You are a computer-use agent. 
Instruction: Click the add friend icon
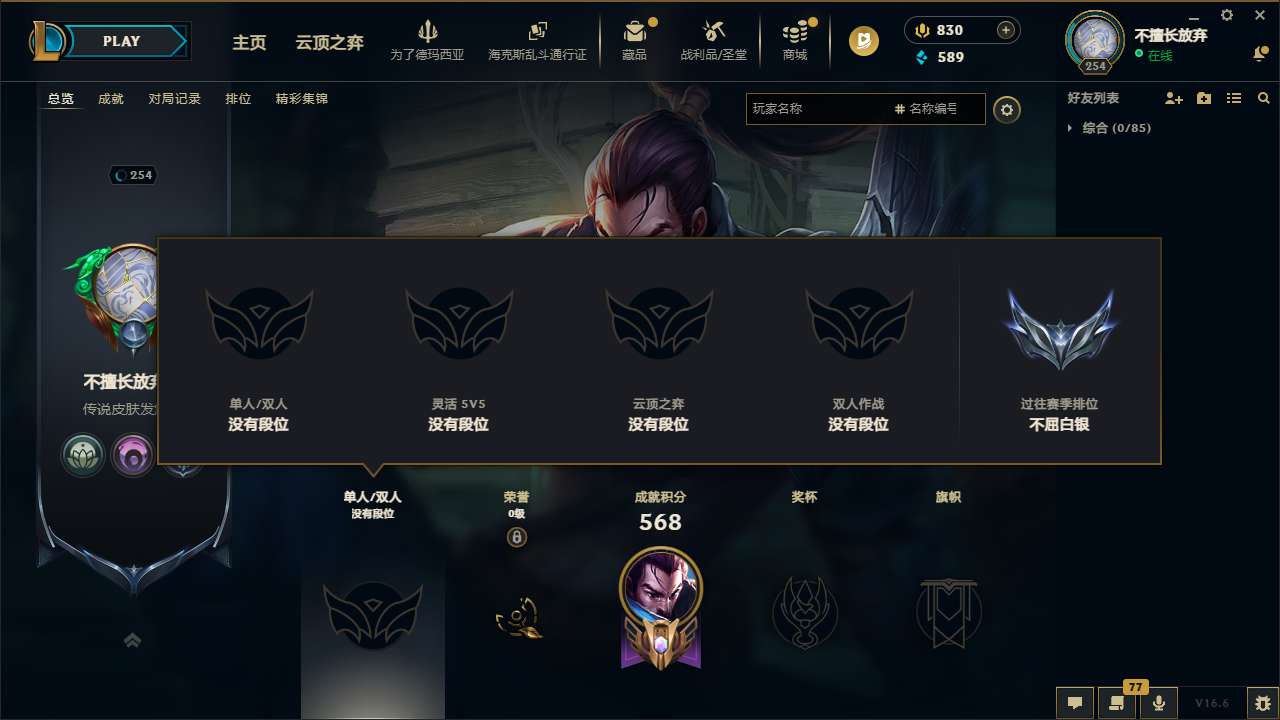pyautogui.click(x=1172, y=98)
